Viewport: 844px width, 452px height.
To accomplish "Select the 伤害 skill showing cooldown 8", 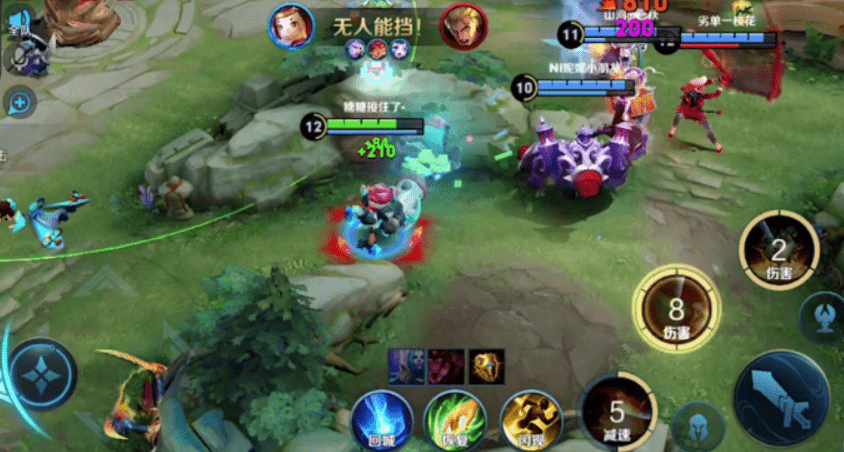I will click(677, 313).
